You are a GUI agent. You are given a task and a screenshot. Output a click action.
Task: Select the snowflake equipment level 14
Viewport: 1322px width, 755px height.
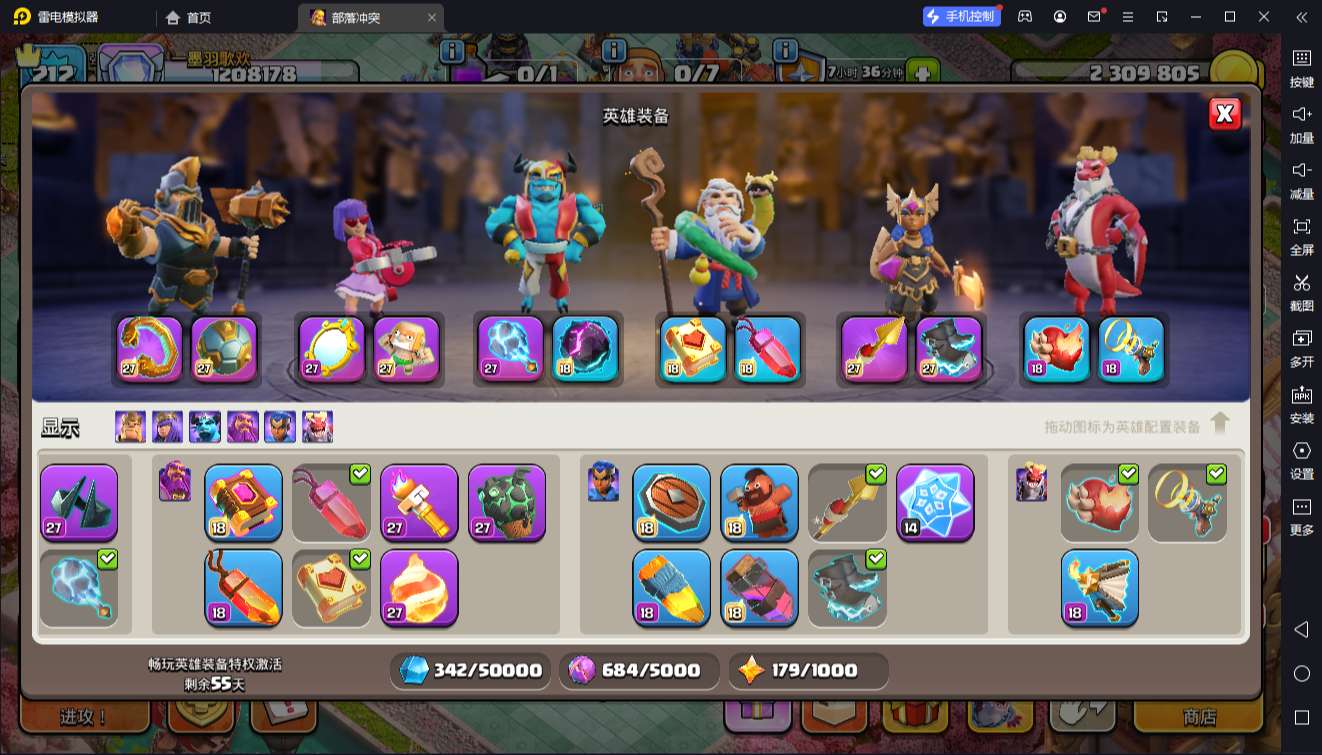[936, 502]
